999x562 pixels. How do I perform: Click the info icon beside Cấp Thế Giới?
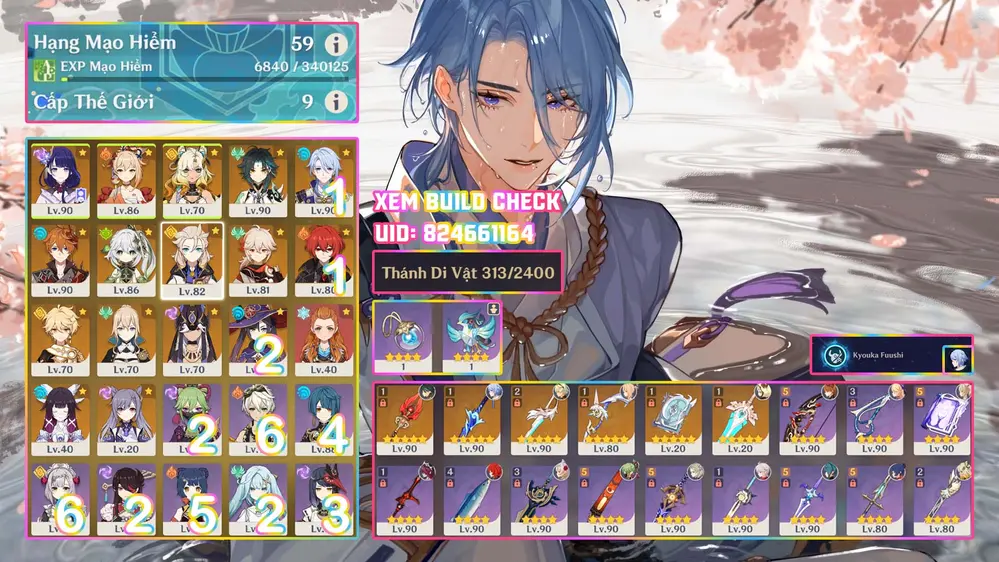point(337,102)
